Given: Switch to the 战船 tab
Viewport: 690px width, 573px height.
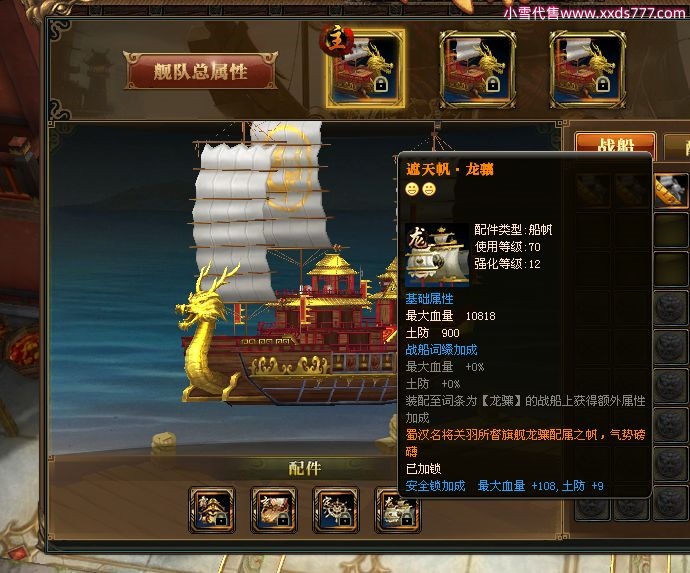Looking at the screenshot, I should (614, 148).
